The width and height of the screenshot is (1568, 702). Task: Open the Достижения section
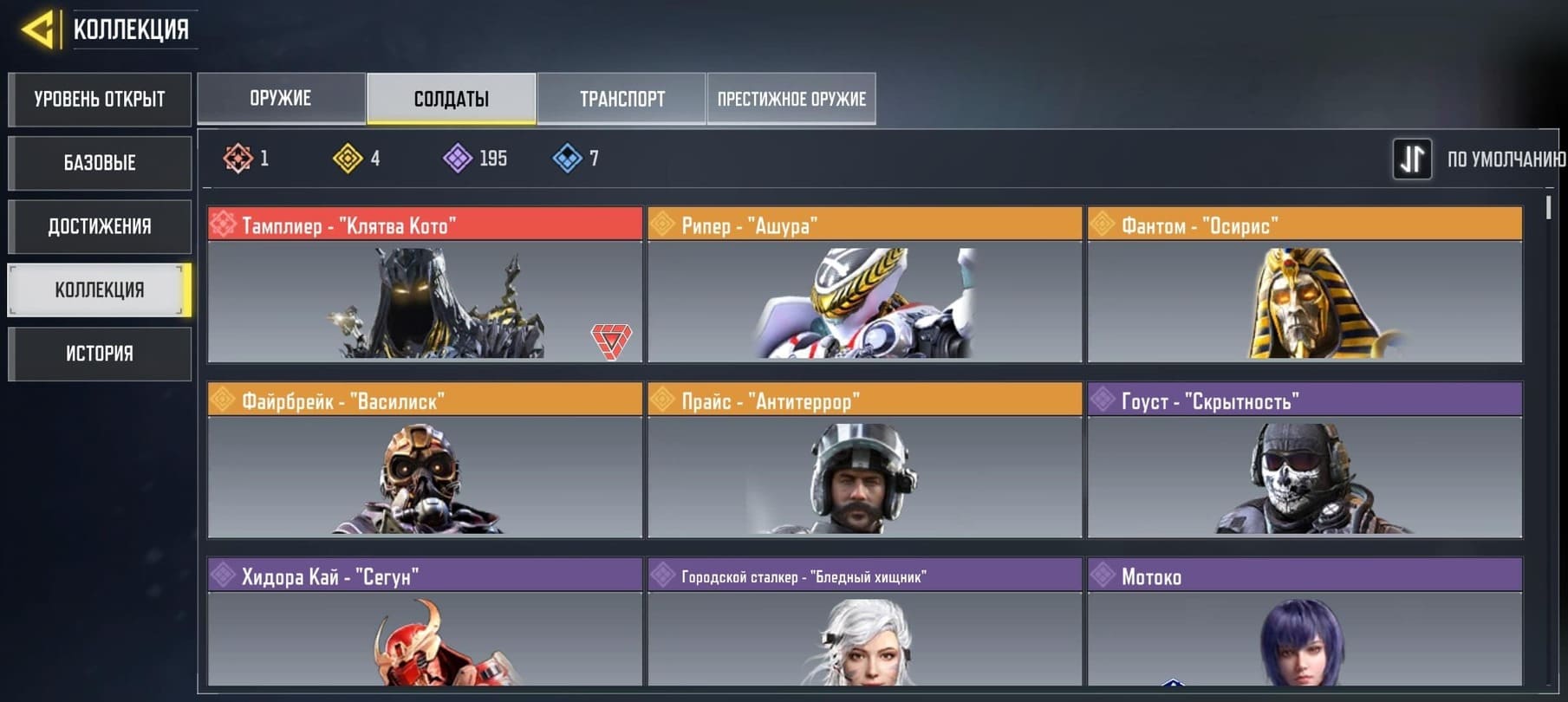(x=100, y=227)
